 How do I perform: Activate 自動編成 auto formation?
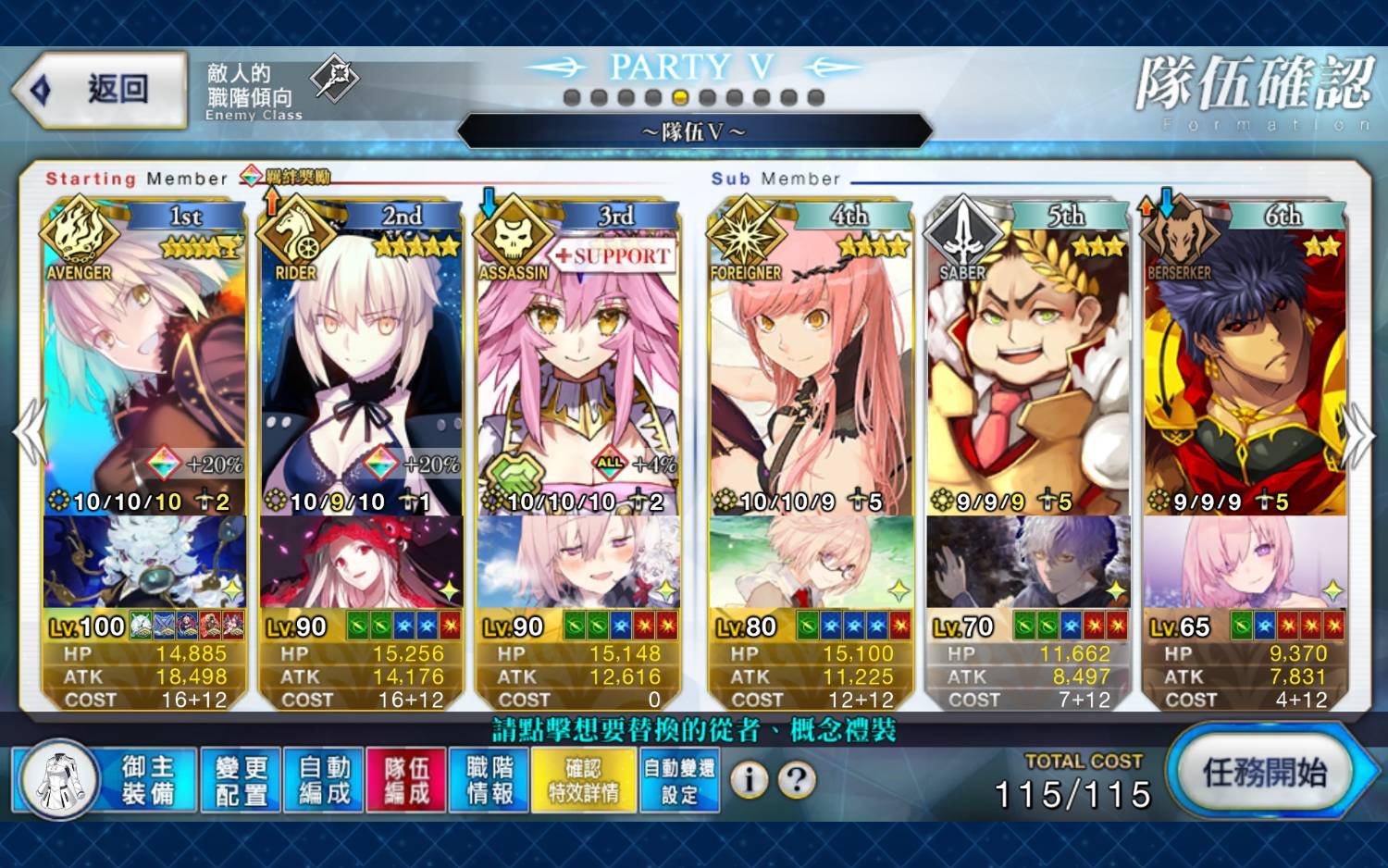tap(324, 780)
